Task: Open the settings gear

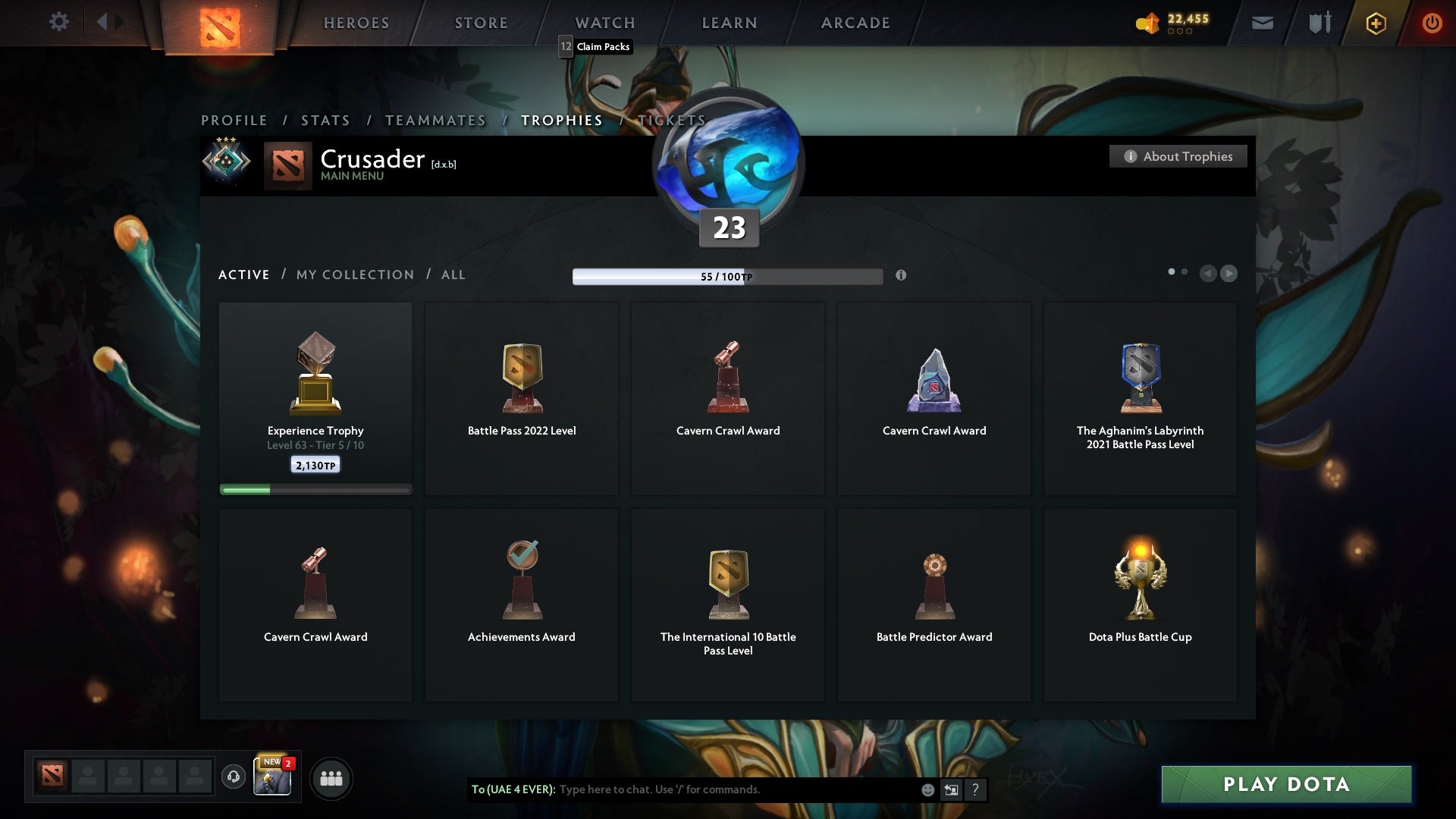Action: pos(59,22)
